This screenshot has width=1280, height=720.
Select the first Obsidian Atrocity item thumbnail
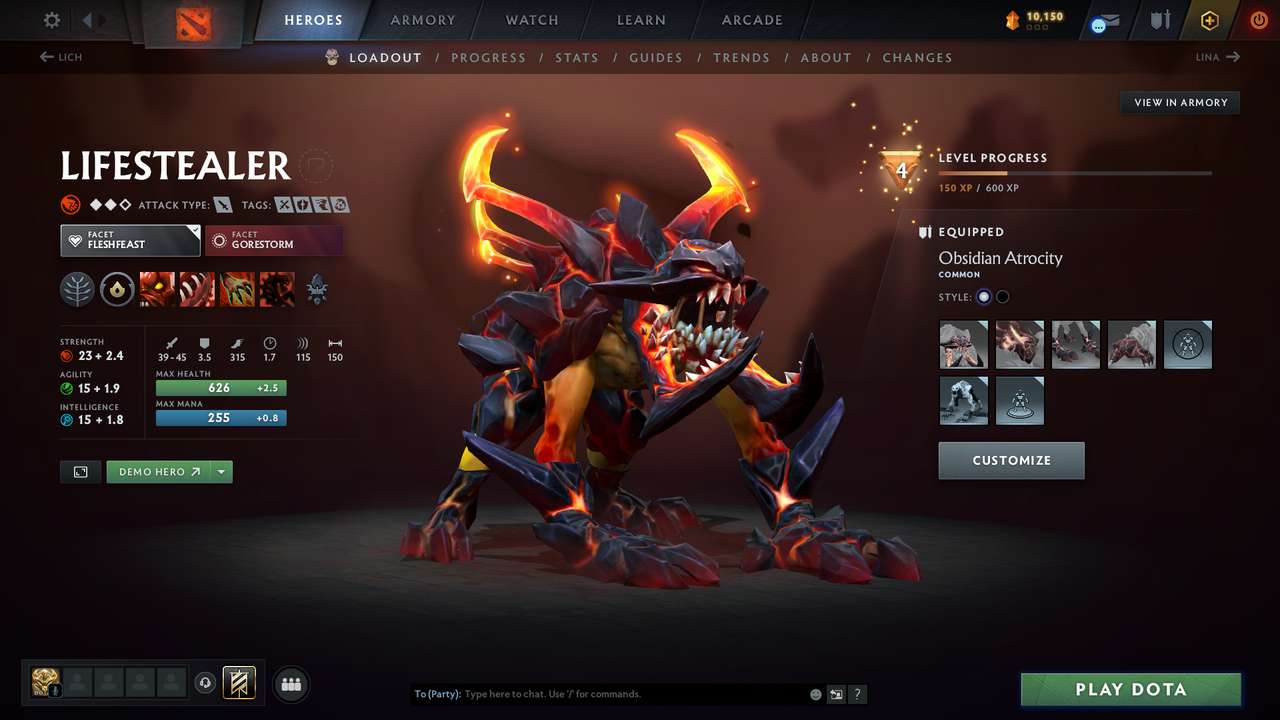(963, 344)
